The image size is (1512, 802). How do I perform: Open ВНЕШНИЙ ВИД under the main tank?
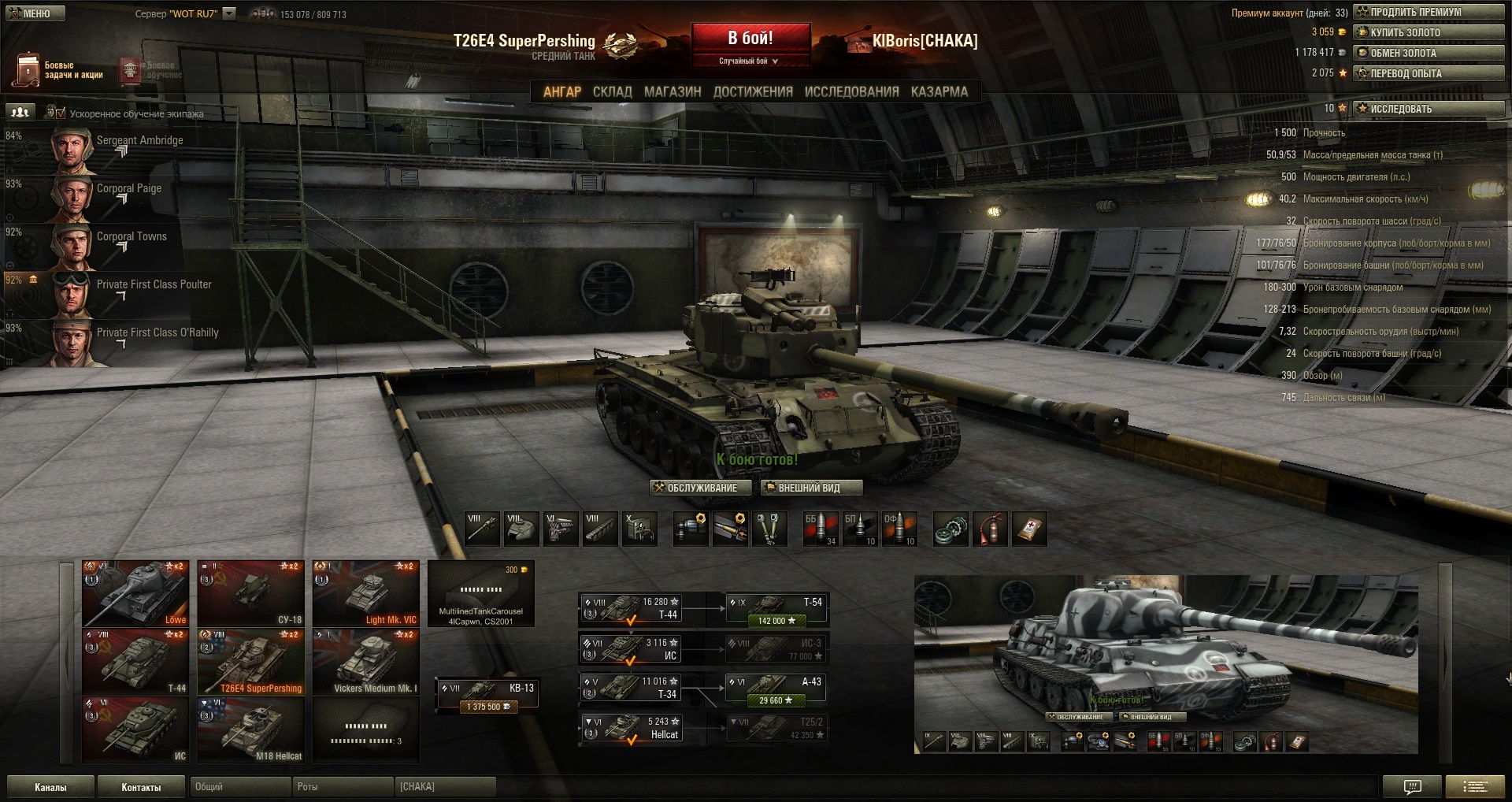pos(810,488)
